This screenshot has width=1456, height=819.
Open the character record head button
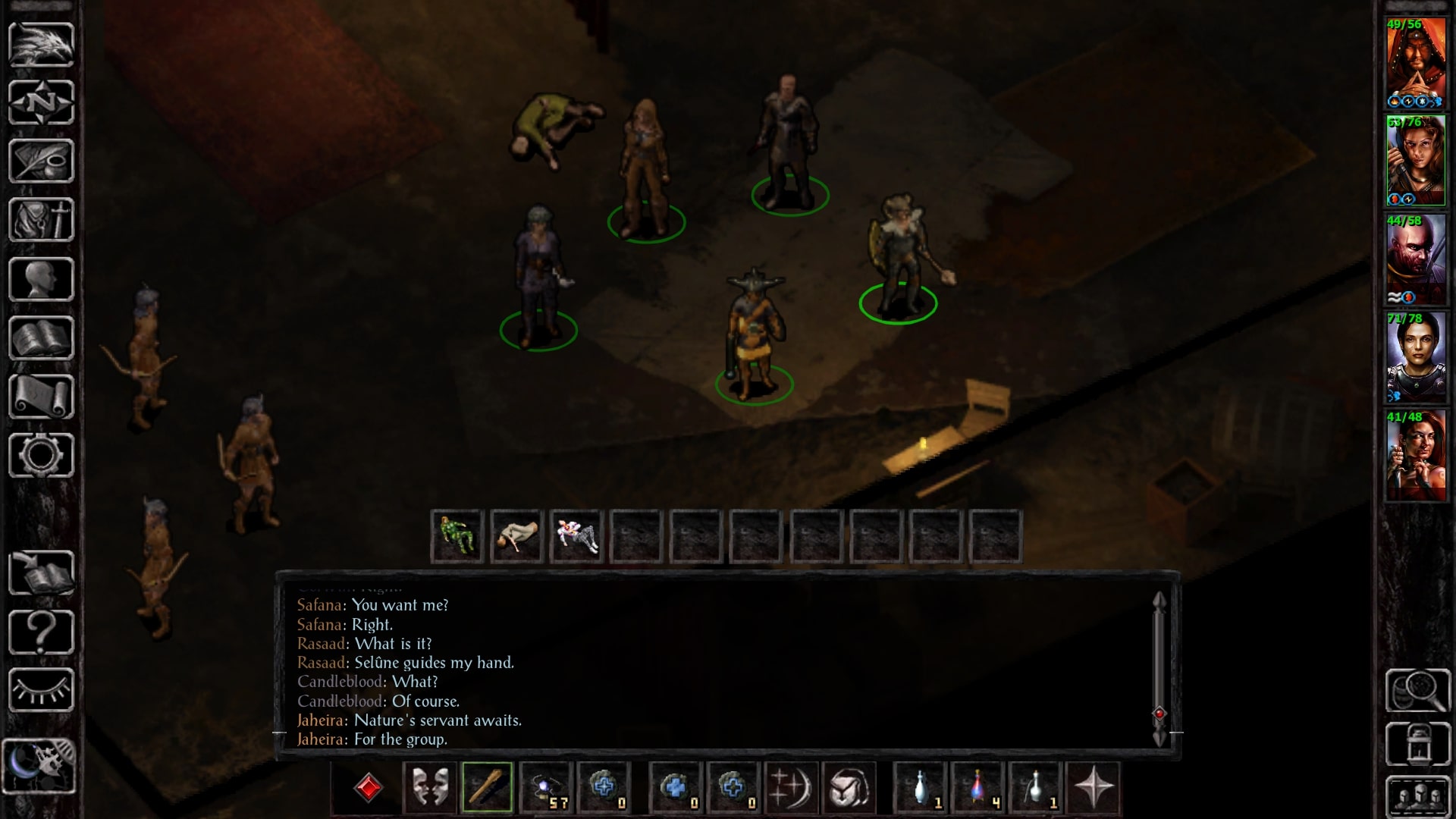tap(41, 279)
